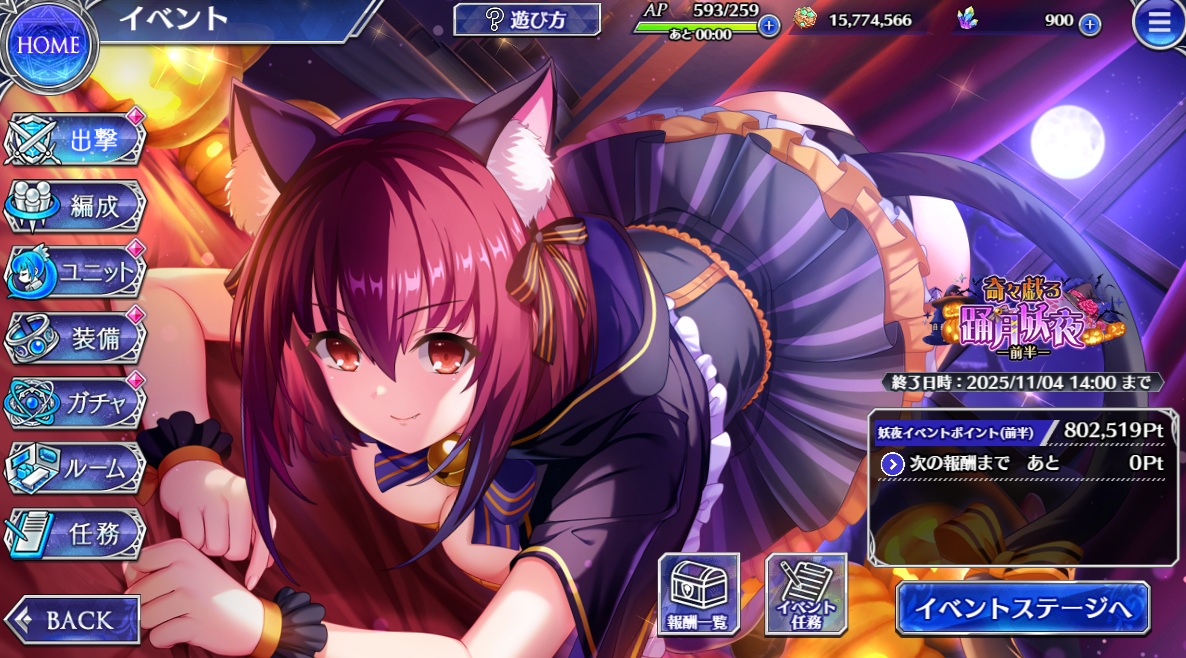Open the 装備 equipment menu
1186x658 pixels.
click(x=76, y=338)
